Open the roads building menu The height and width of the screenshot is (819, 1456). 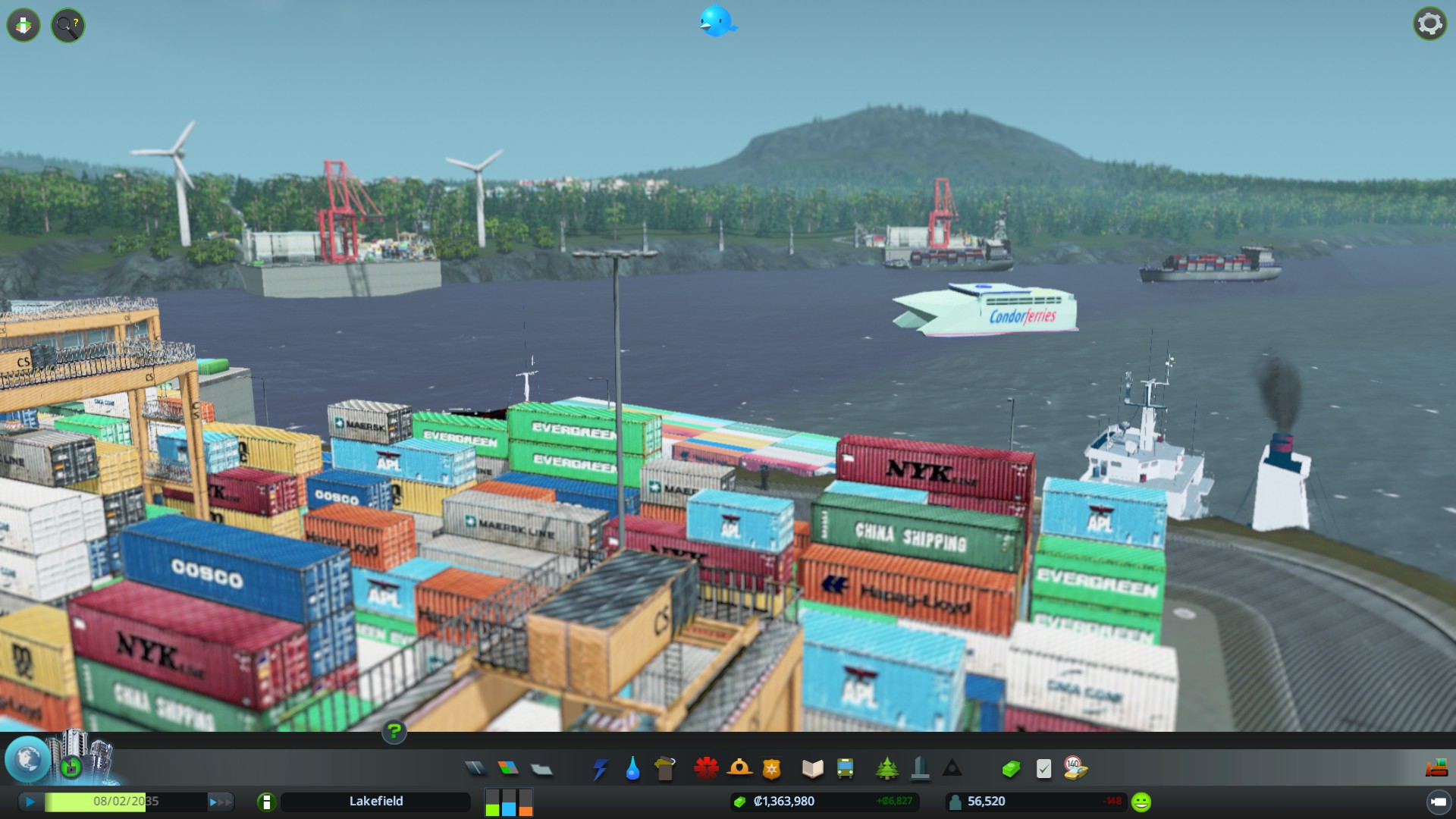tap(475, 769)
